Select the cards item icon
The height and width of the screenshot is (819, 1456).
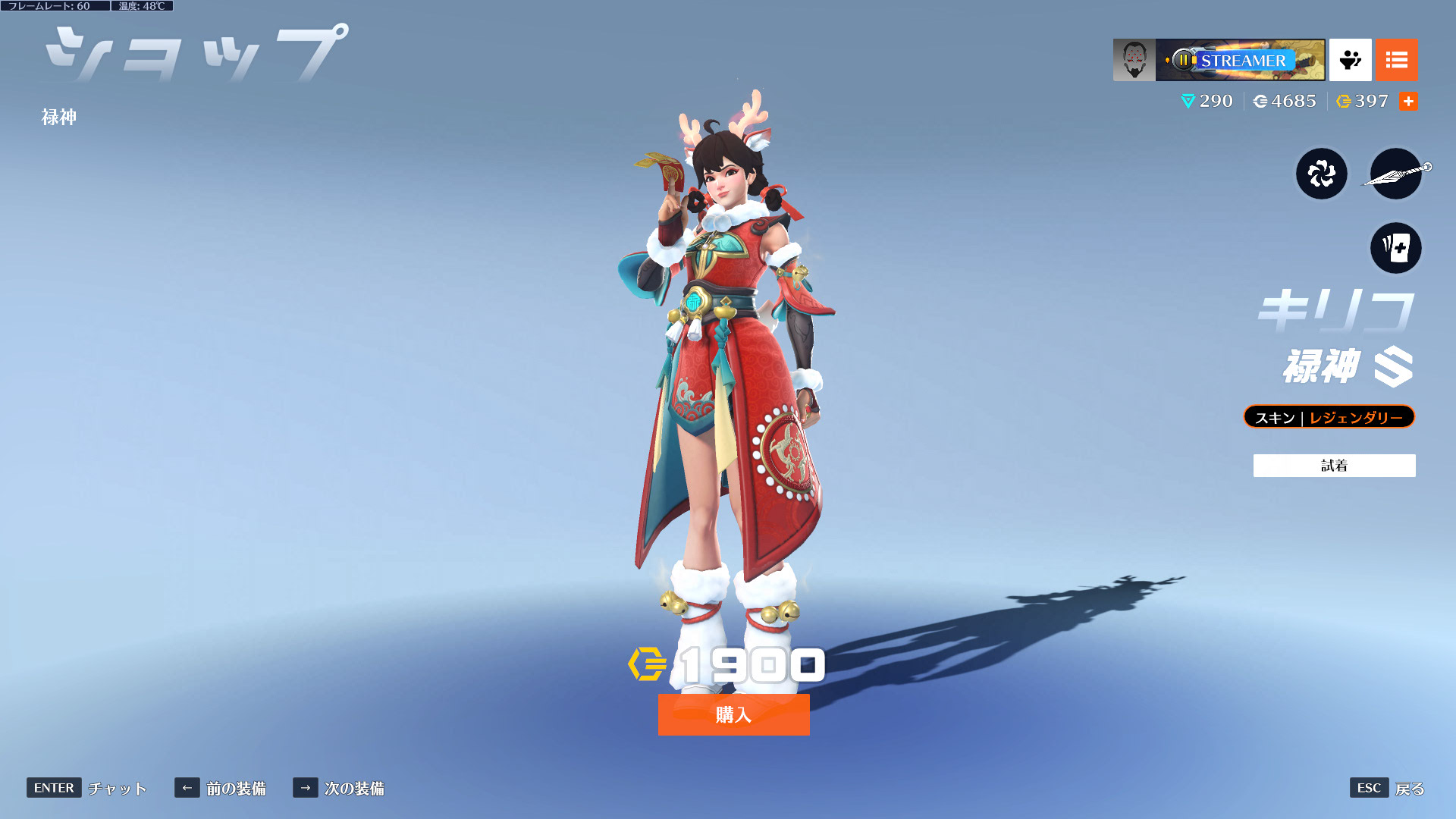point(1395,248)
